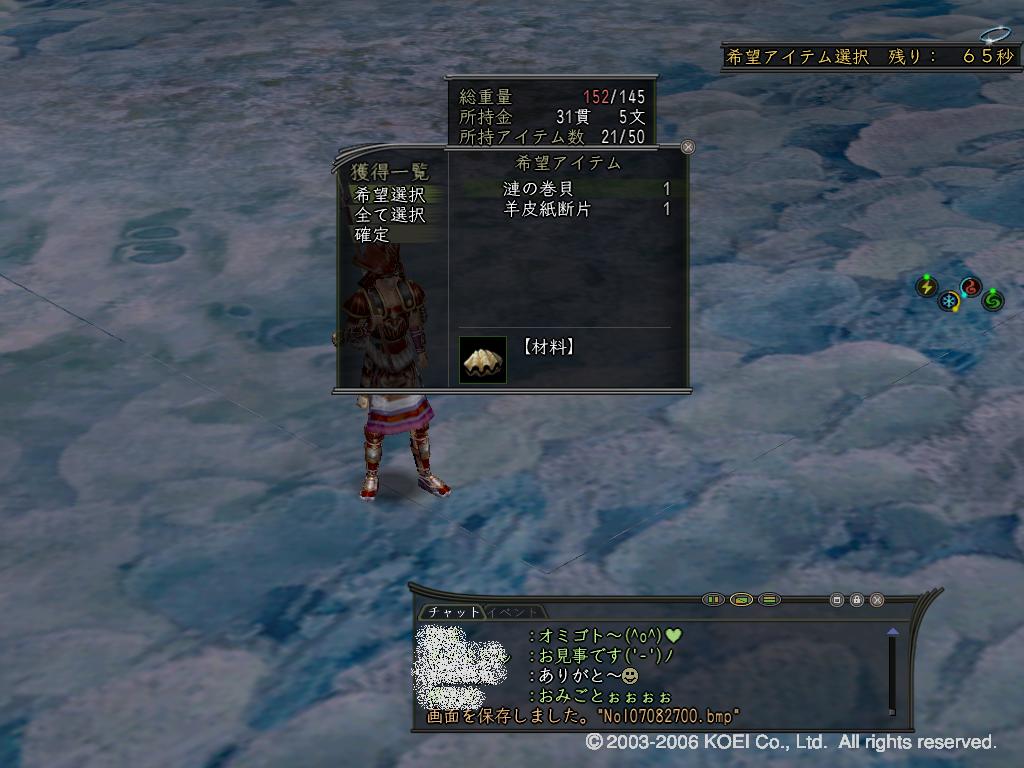Click the green swirl wind icon
Image resolution: width=1024 pixels, height=768 pixels.
point(993,299)
